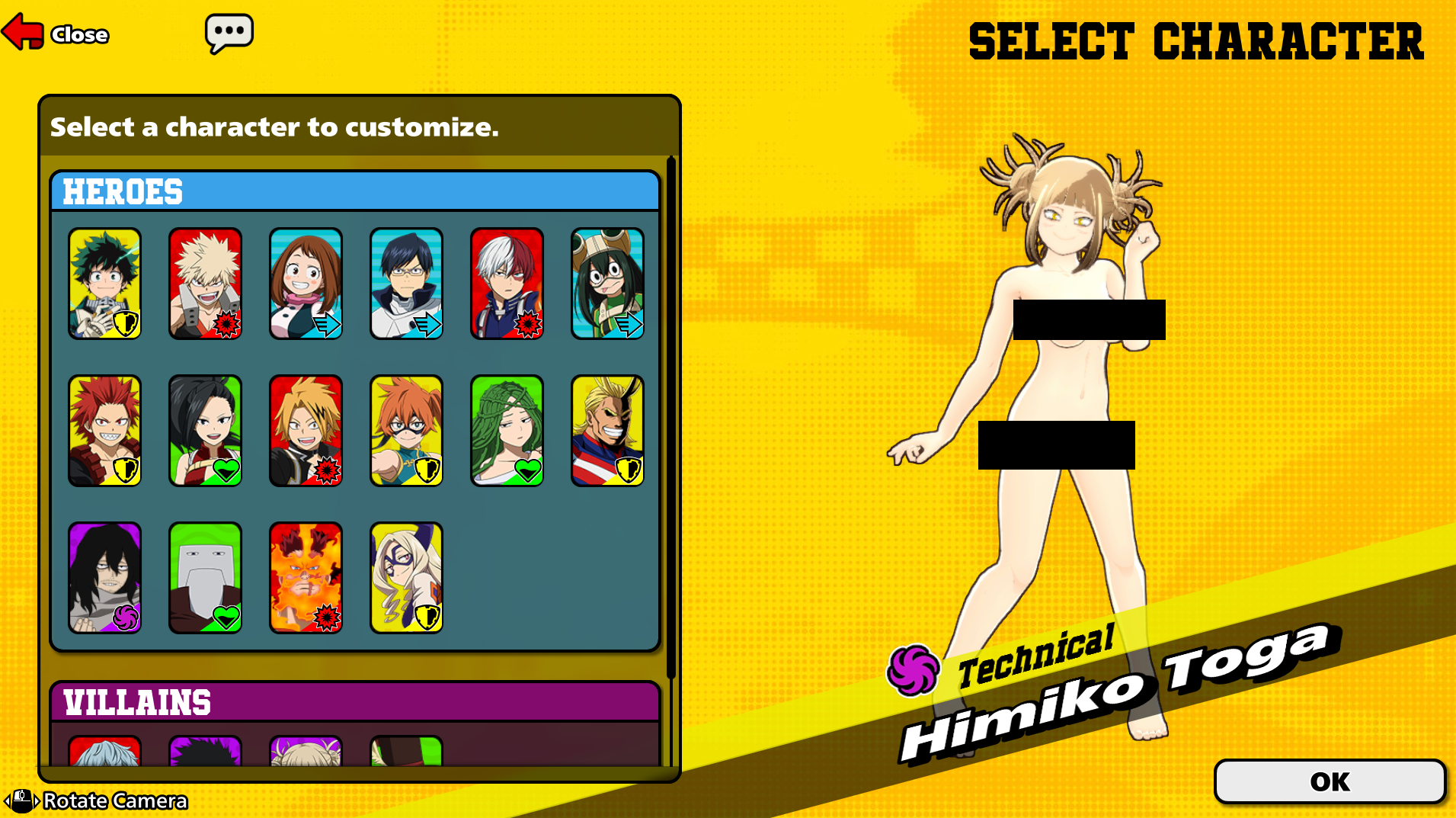Pick the red-haired Eijiro Kirishima tile
The width and height of the screenshot is (1456, 818).
(x=104, y=430)
